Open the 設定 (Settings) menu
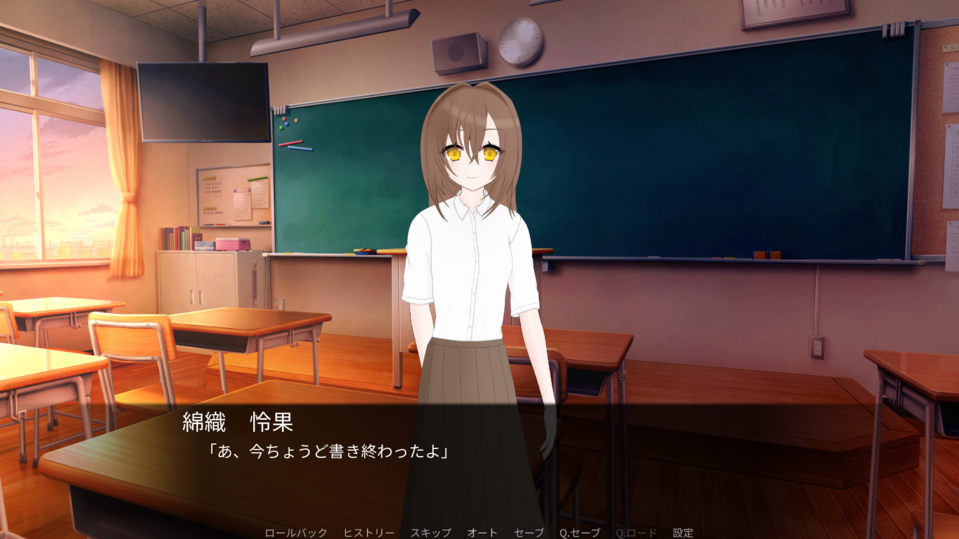Screen dimensions: 959x539 683,533
